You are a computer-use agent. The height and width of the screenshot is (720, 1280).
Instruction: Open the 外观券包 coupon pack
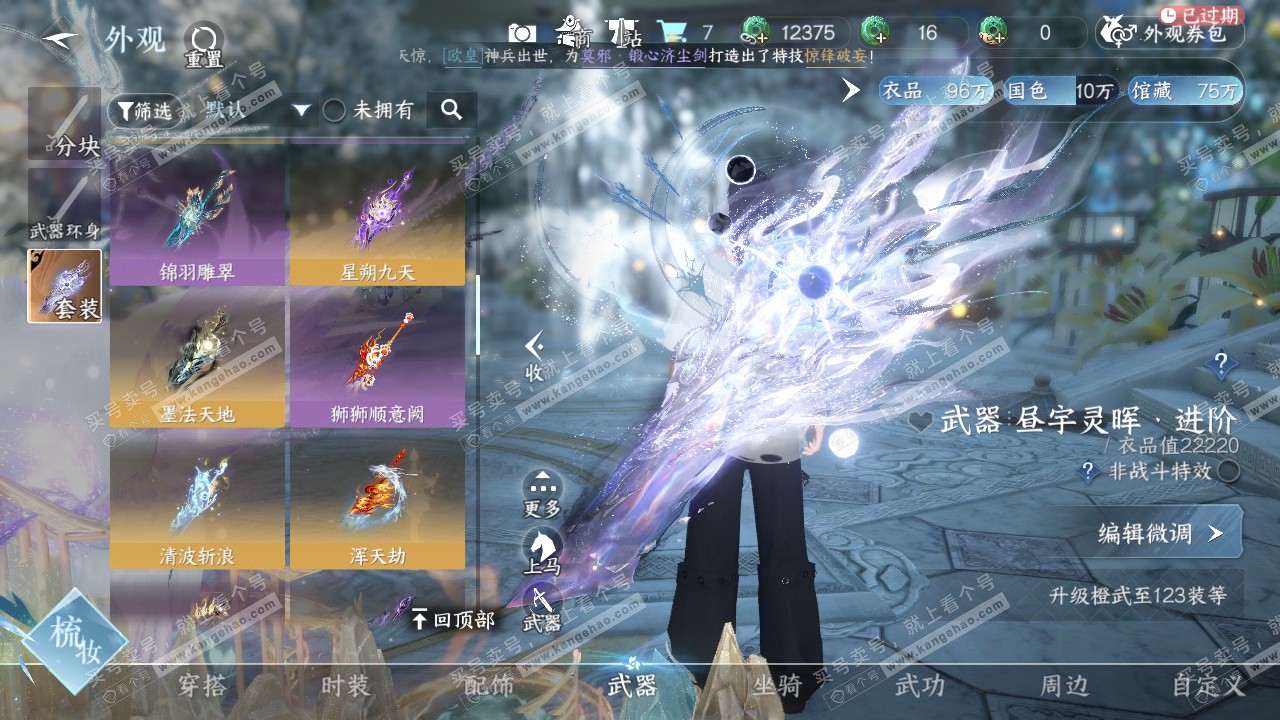click(1171, 34)
